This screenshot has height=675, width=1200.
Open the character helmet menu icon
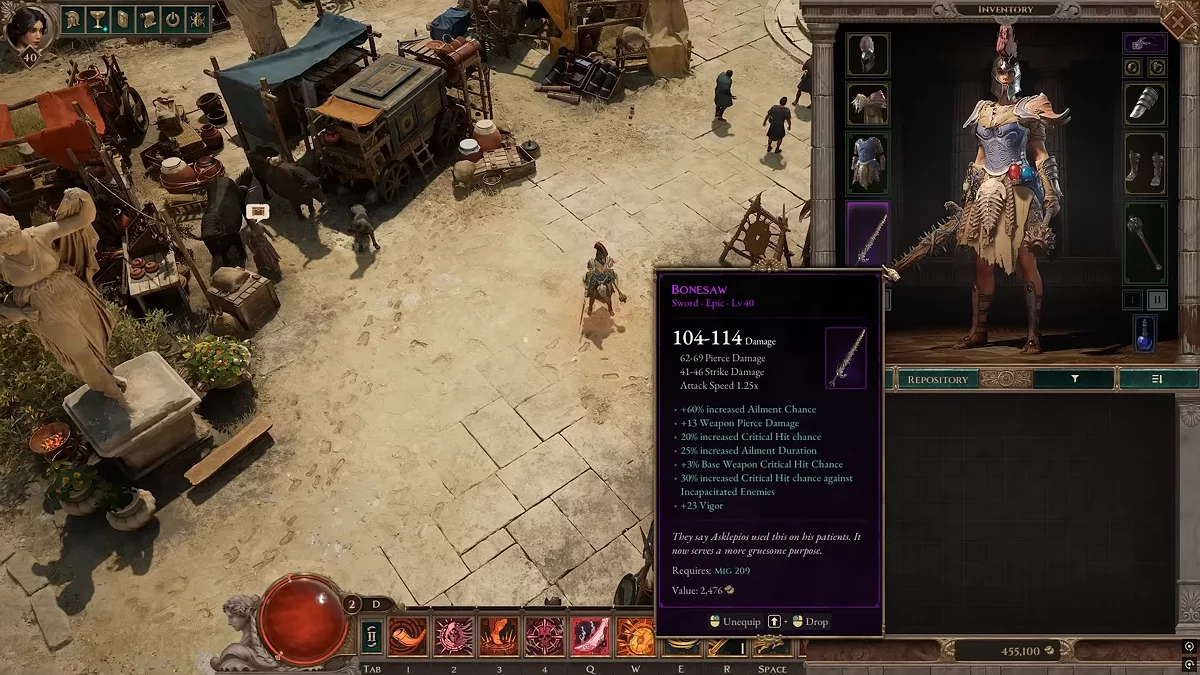tap(74, 19)
